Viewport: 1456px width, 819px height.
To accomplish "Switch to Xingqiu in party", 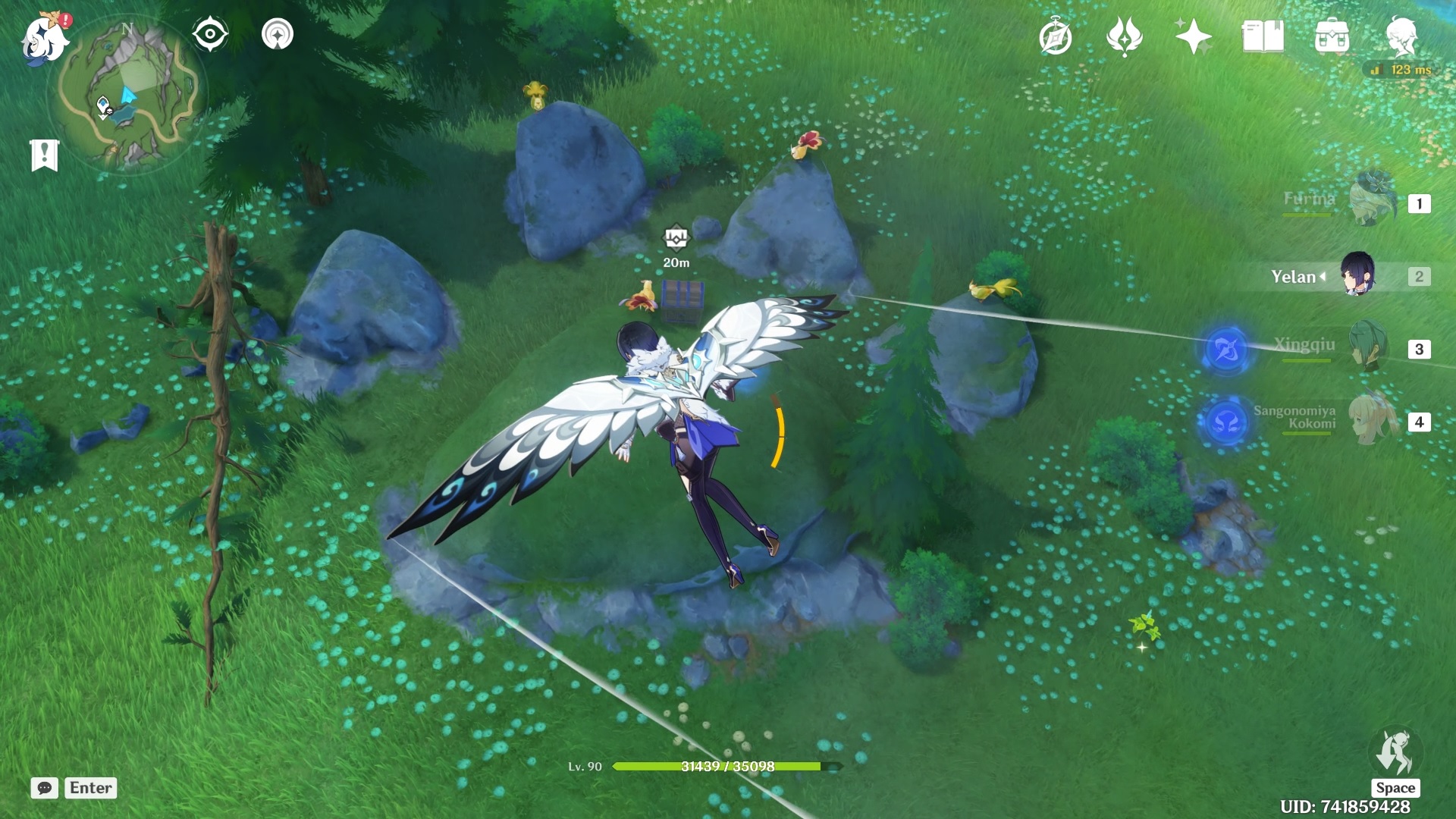I will [x=1370, y=347].
